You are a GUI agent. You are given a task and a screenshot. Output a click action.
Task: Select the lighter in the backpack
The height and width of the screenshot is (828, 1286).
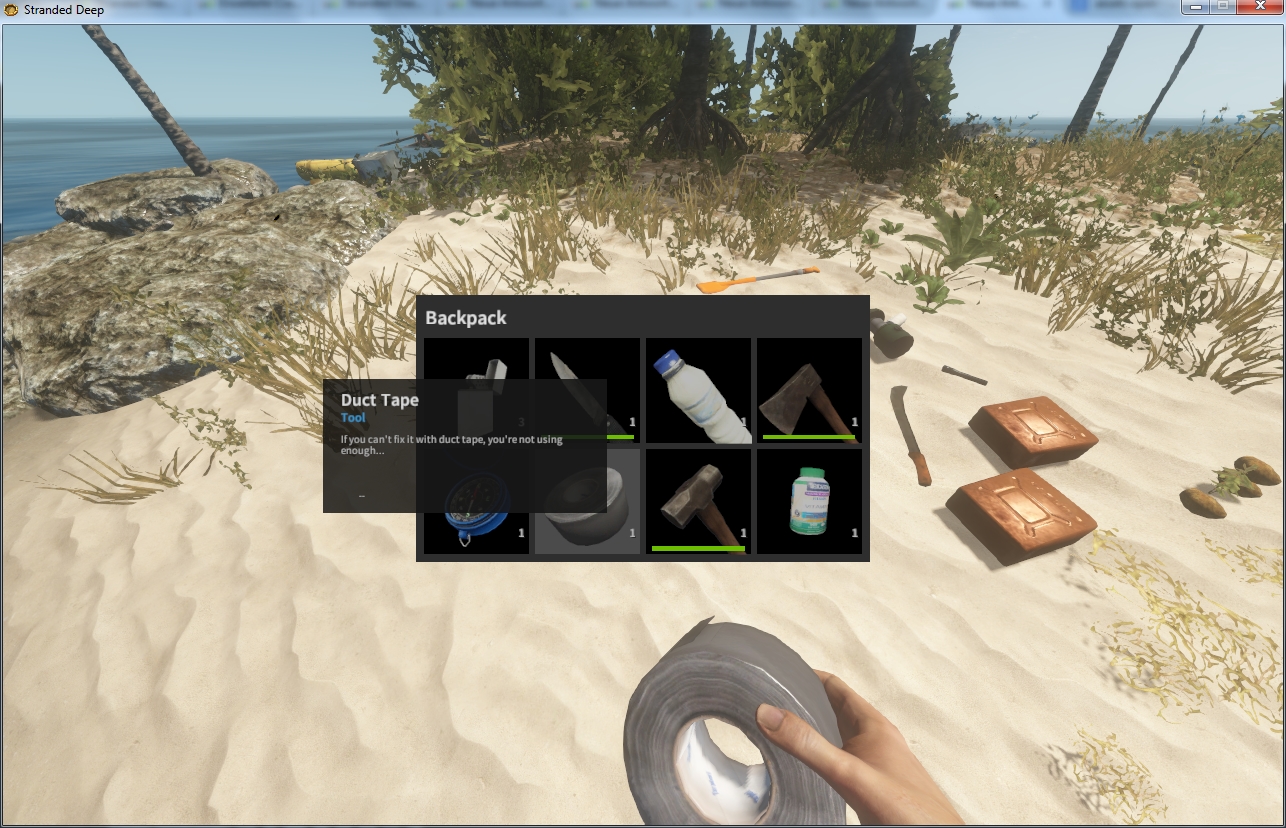(x=492, y=360)
